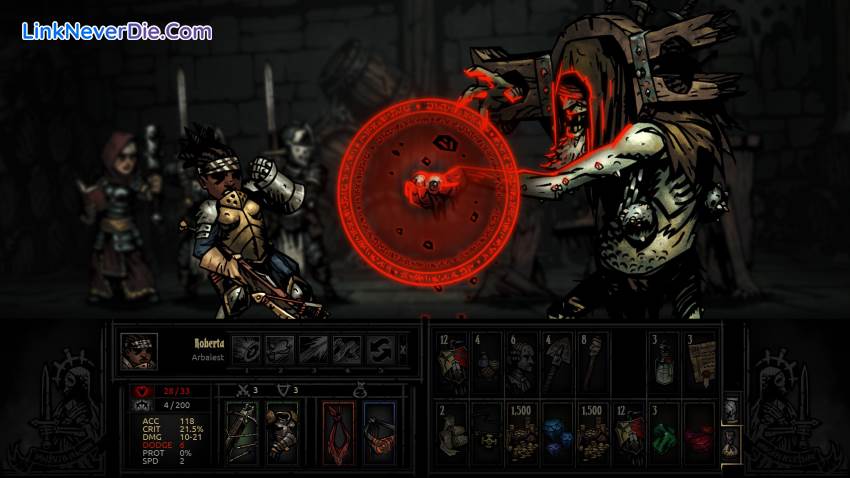Inspect the equipped armor gauntlet slot

point(282,433)
